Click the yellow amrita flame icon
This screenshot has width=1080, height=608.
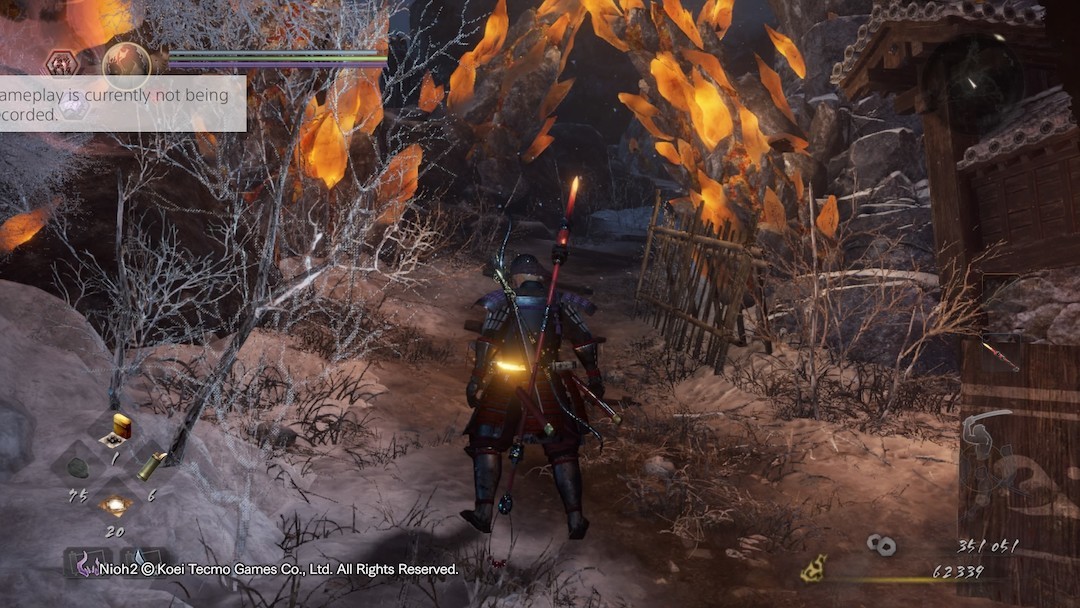814,570
